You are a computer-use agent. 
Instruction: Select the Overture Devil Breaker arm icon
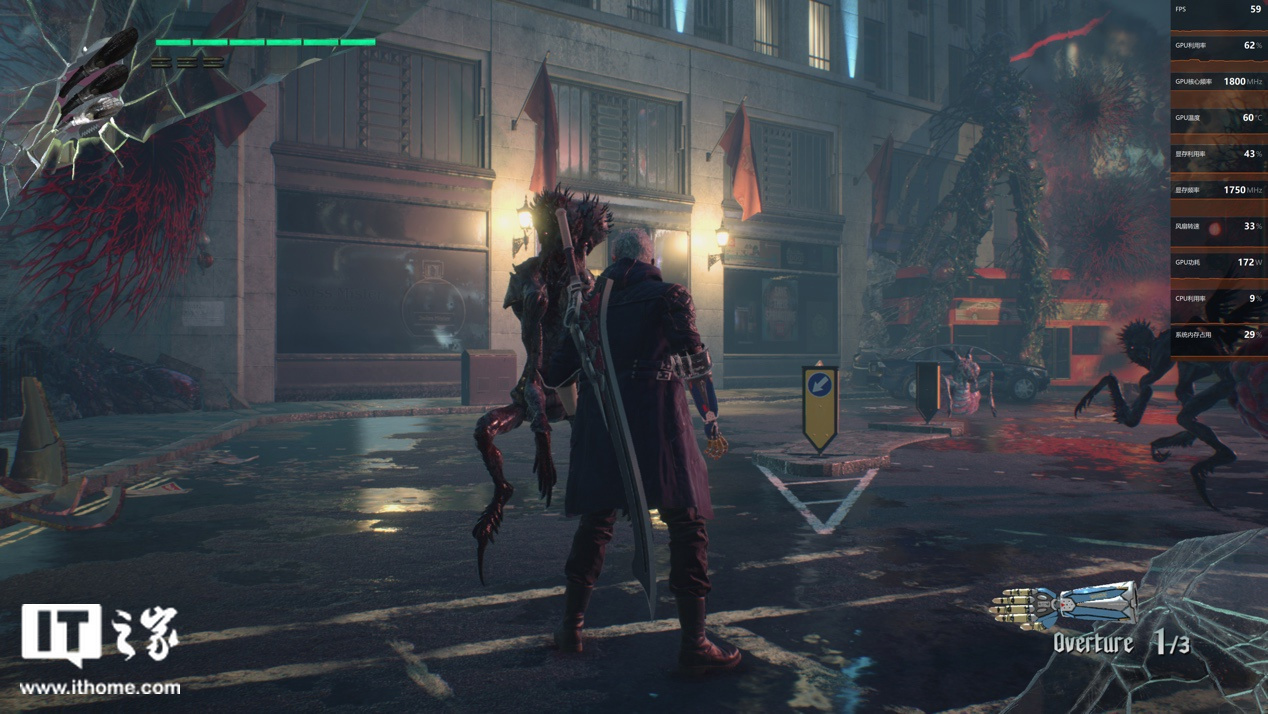click(1064, 604)
